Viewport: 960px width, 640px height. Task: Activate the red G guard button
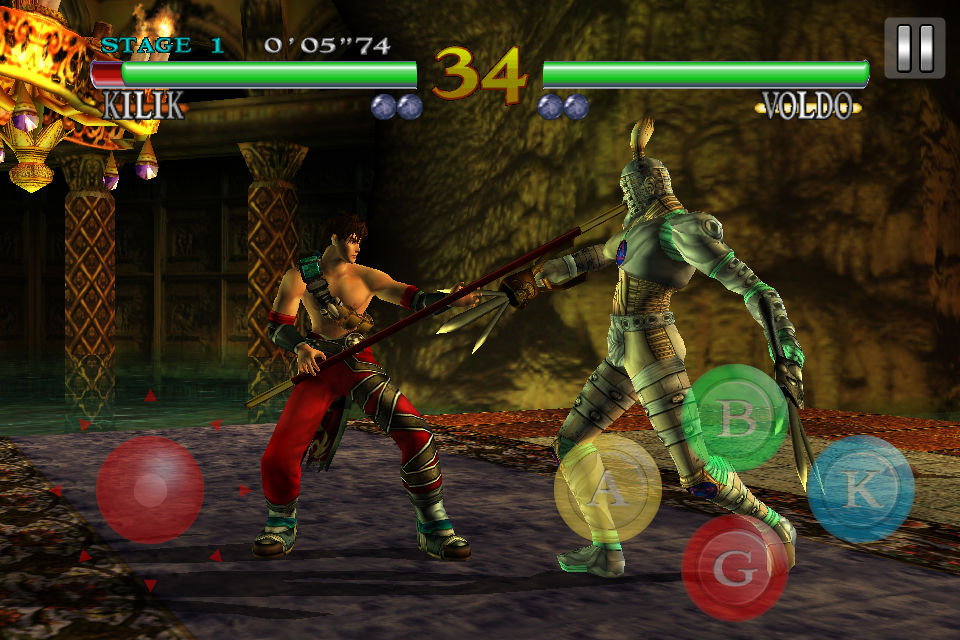click(x=735, y=567)
